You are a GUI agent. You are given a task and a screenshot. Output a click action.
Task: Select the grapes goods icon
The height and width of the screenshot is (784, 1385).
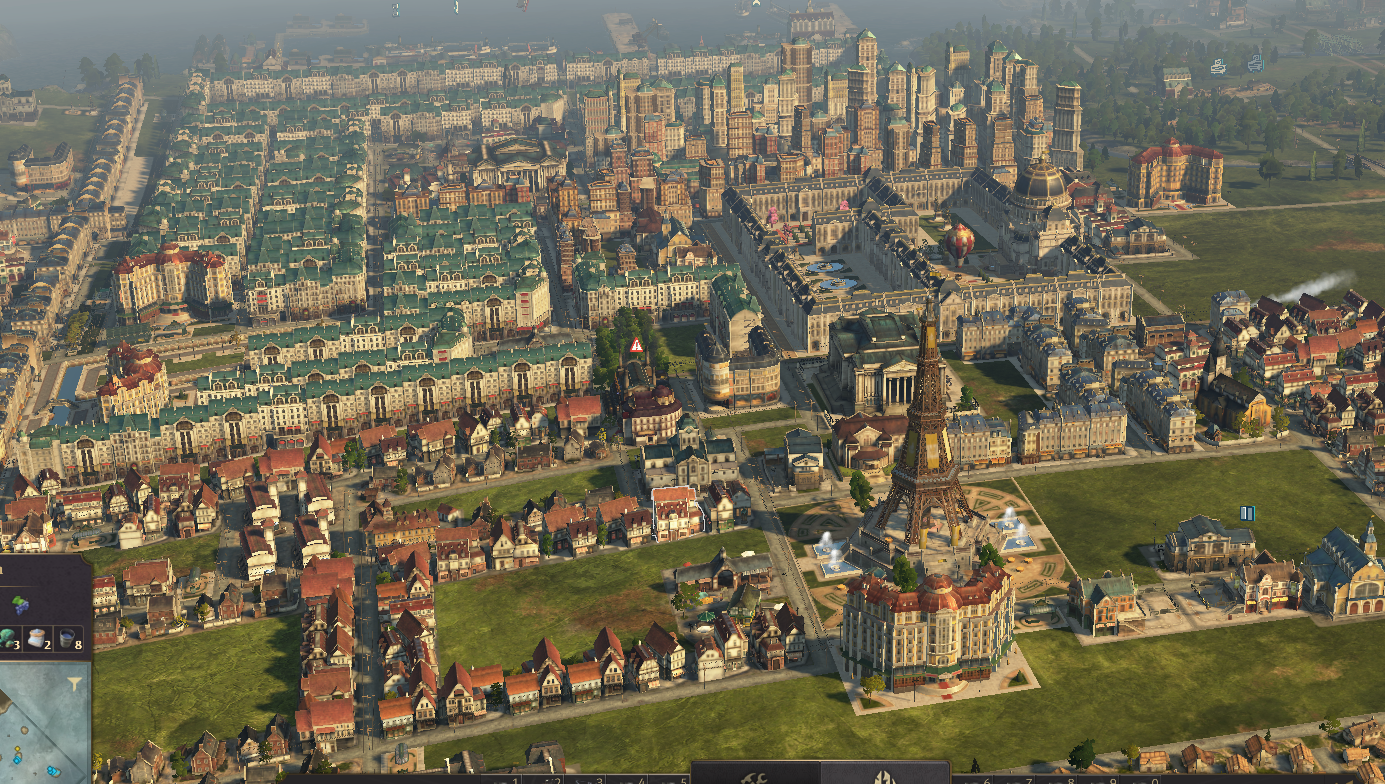pos(20,604)
